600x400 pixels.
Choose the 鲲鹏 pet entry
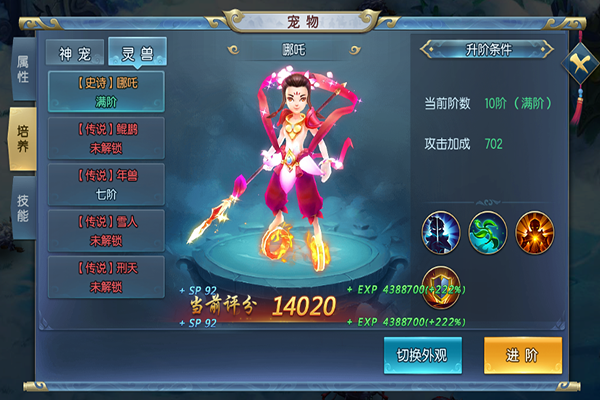point(107,138)
